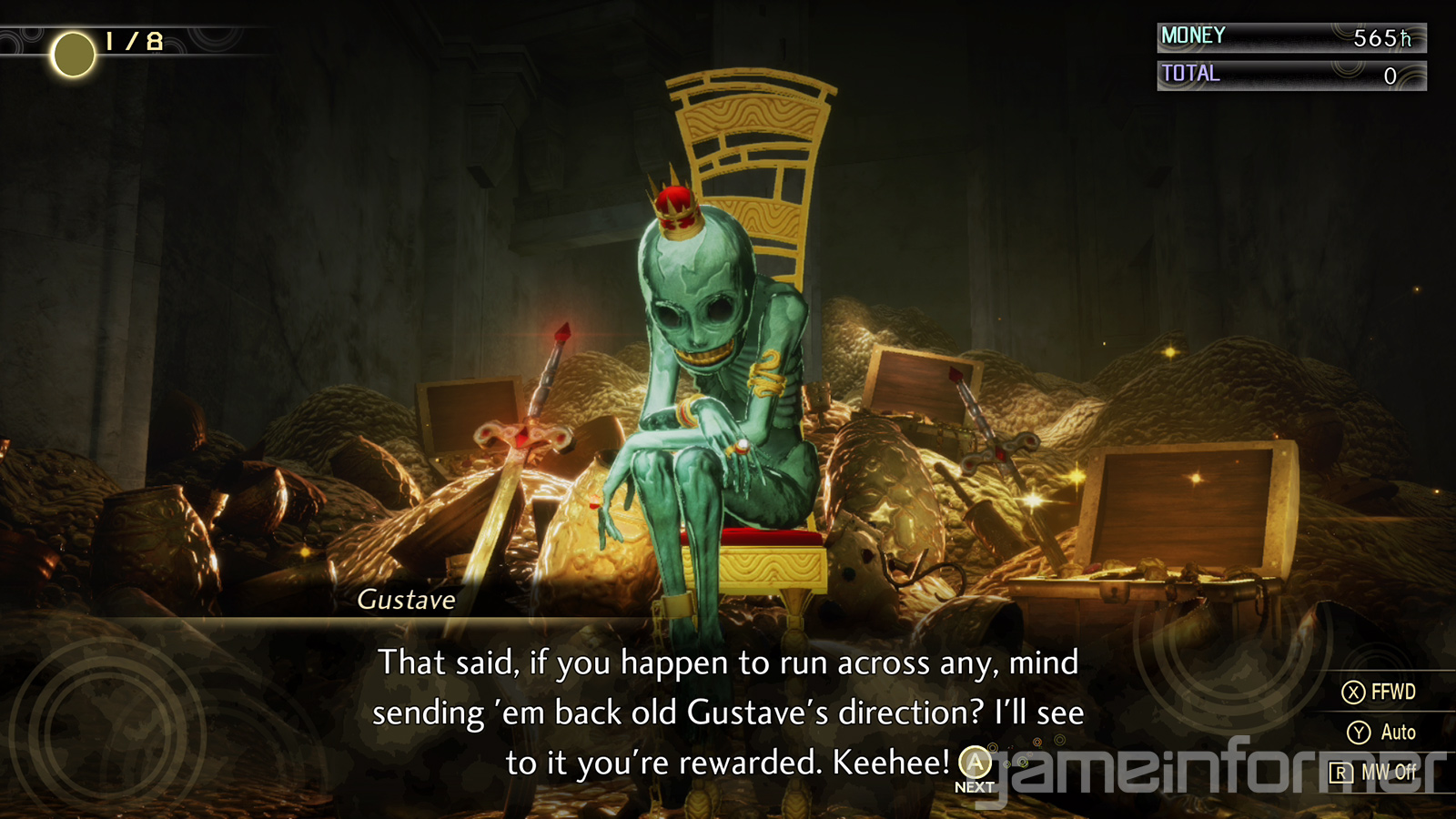Fast-forward dialogue with the FFWD option

[x=1379, y=693]
